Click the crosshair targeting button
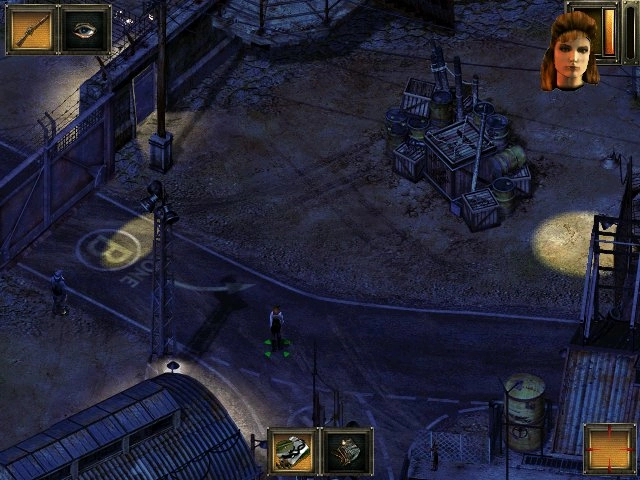The width and height of the screenshot is (640, 480). pyautogui.click(x=609, y=448)
